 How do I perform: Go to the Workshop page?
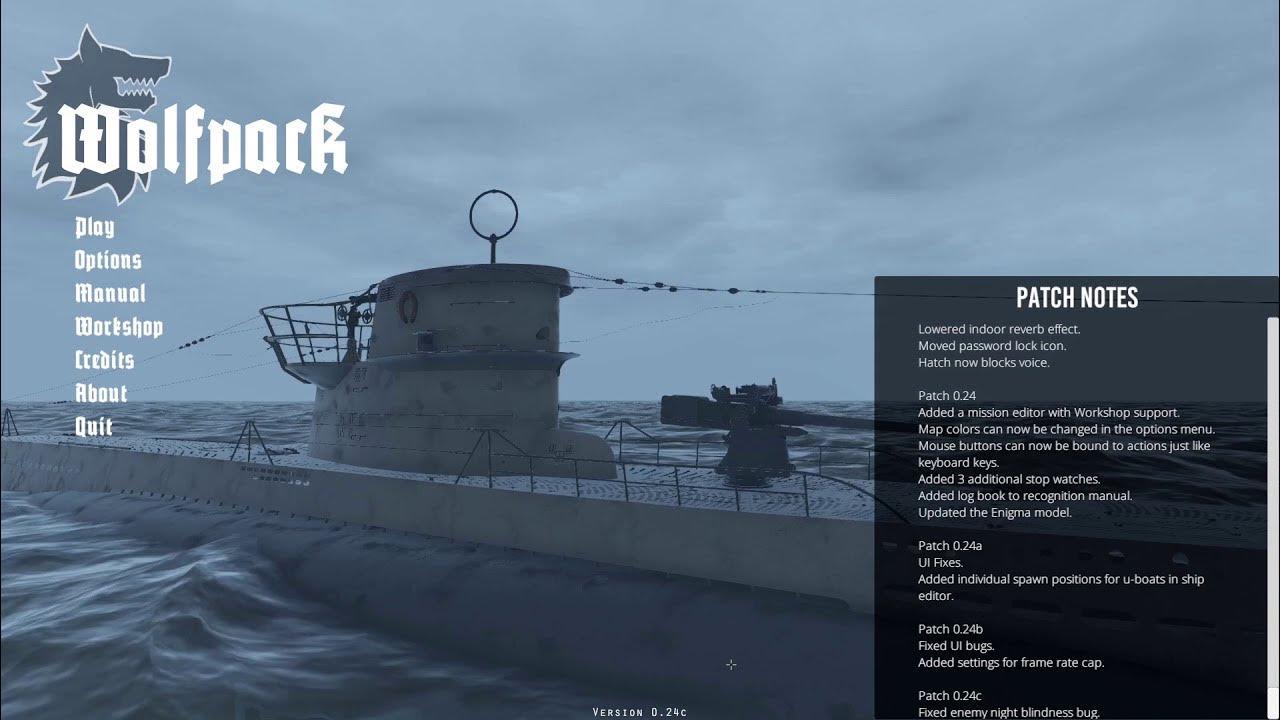tap(118, 327)
